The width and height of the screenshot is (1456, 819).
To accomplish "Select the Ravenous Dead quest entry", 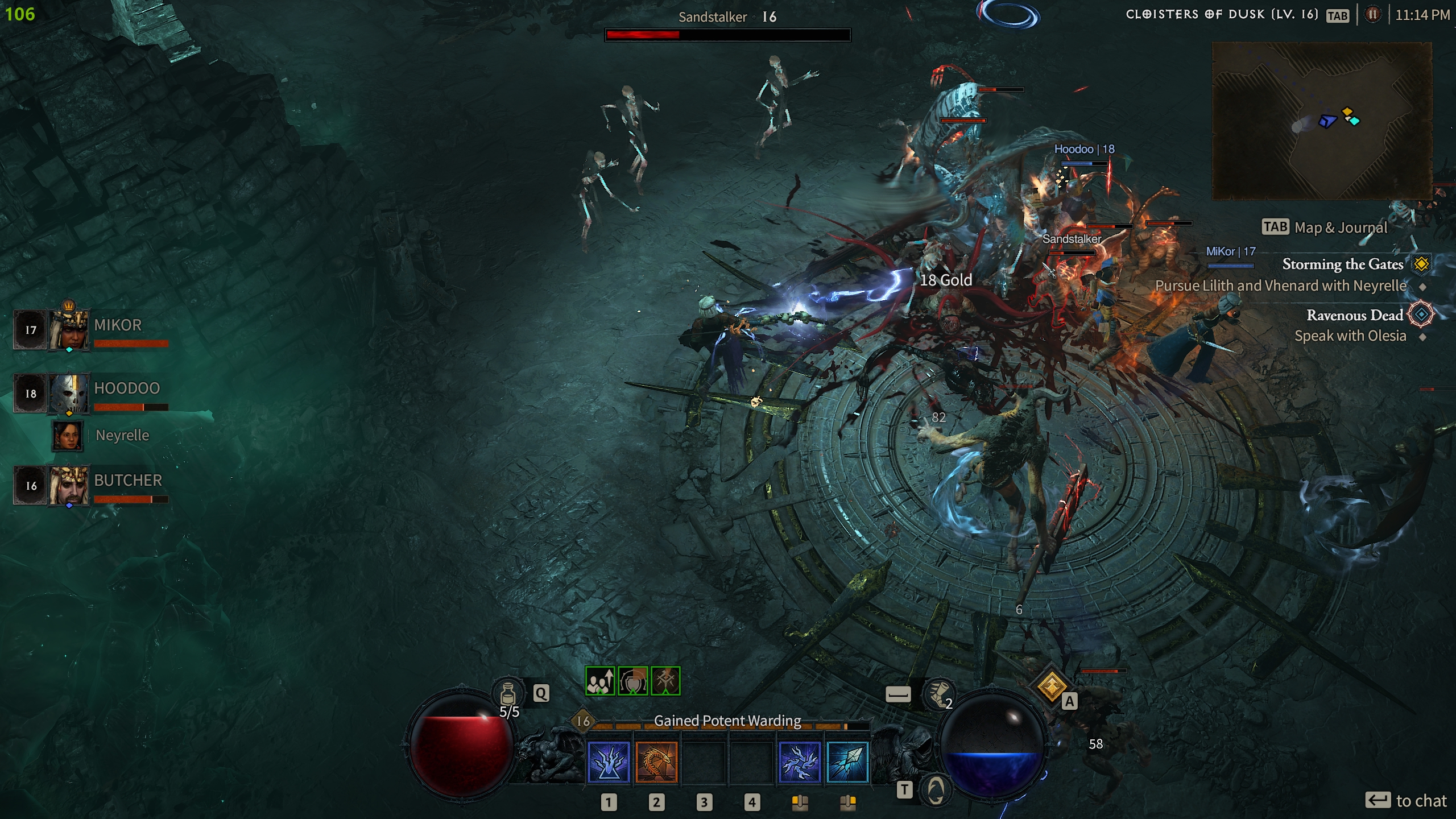I will tap(1354, 315).
